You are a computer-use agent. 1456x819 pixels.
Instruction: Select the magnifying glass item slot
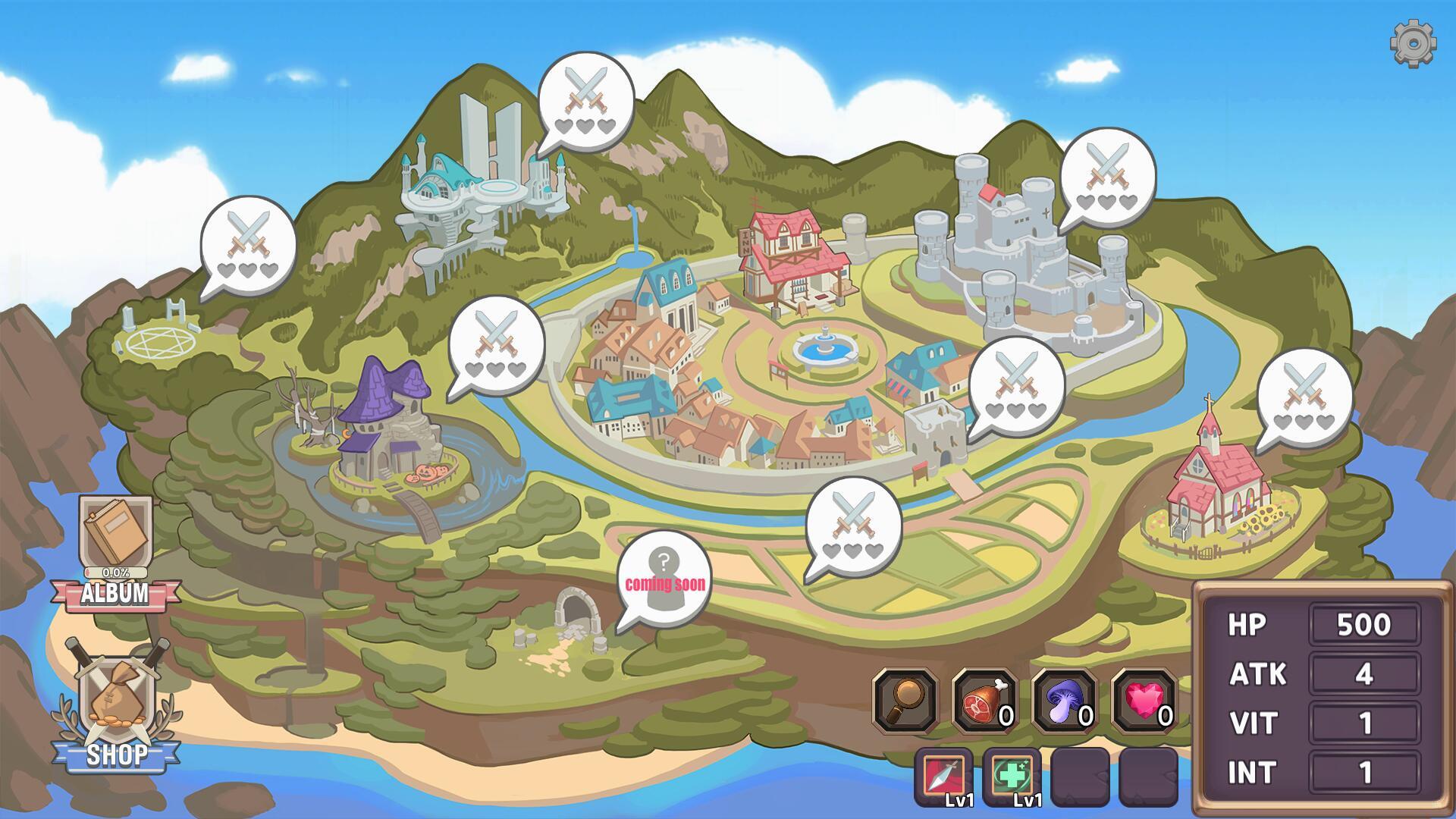coord(905,701)
